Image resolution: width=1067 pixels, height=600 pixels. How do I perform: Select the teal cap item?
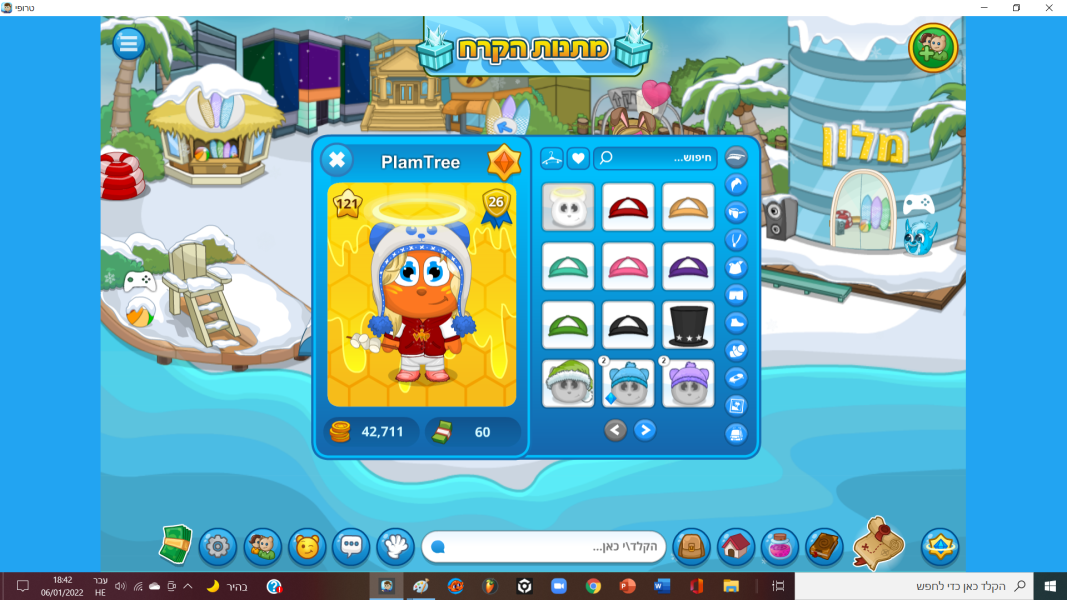(x=568, y=266)
